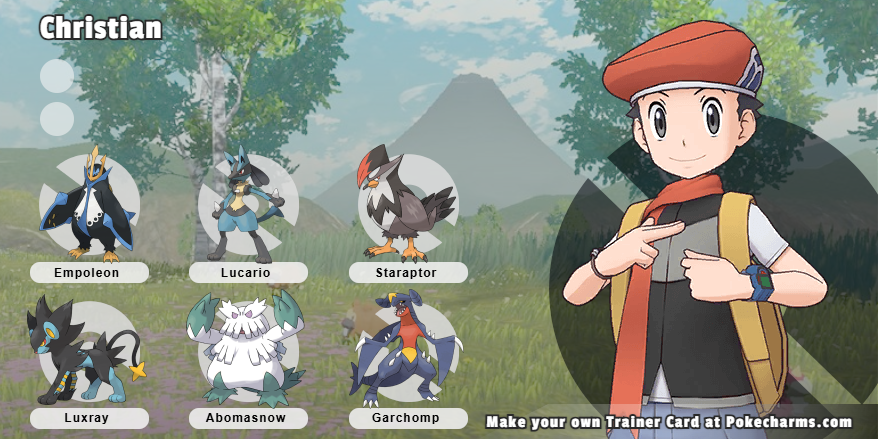
Task: Select the Empoleon team slot sprite
Action: (x=88, y=205)
